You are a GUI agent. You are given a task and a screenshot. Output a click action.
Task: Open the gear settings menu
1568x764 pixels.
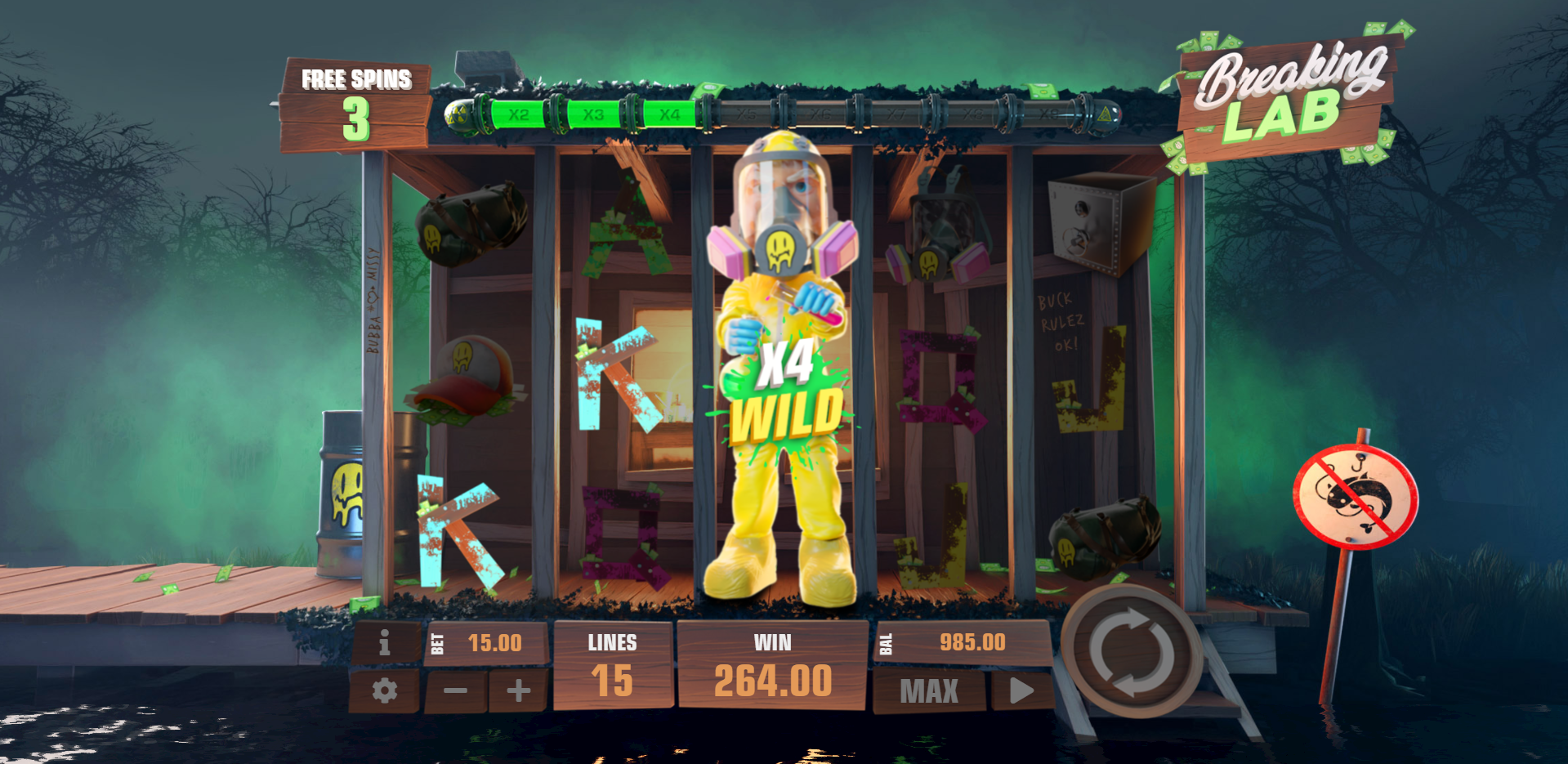point(384,691)
